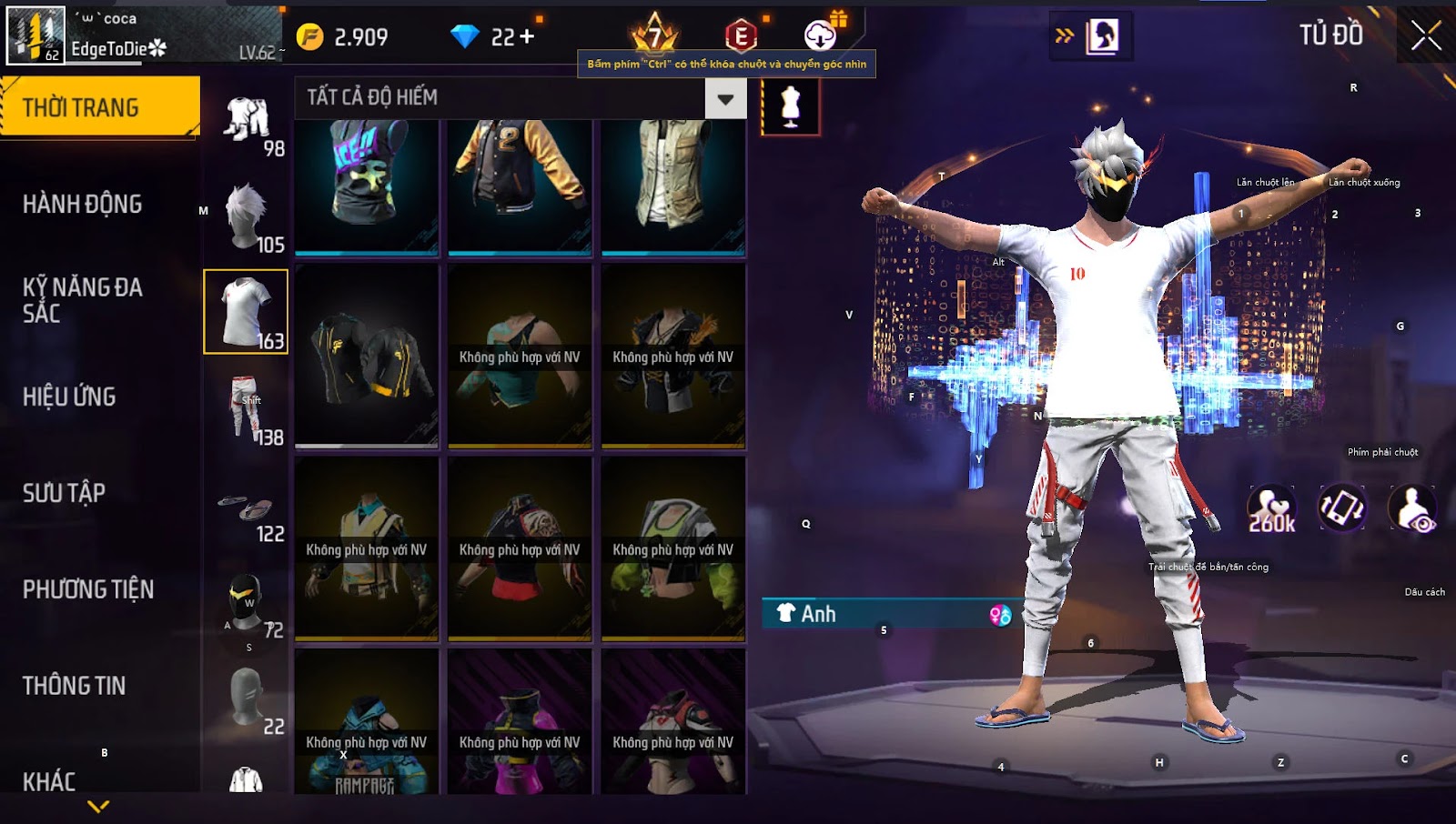Click the mannequin preview button
The width and height of the screenshot is (1456, 824).
790,106
